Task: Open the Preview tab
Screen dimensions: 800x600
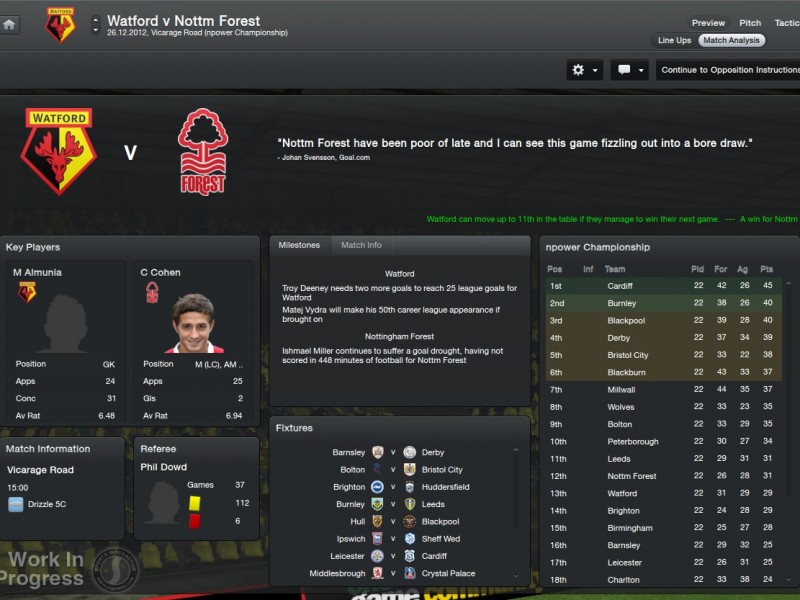Action: click(708, 23)
